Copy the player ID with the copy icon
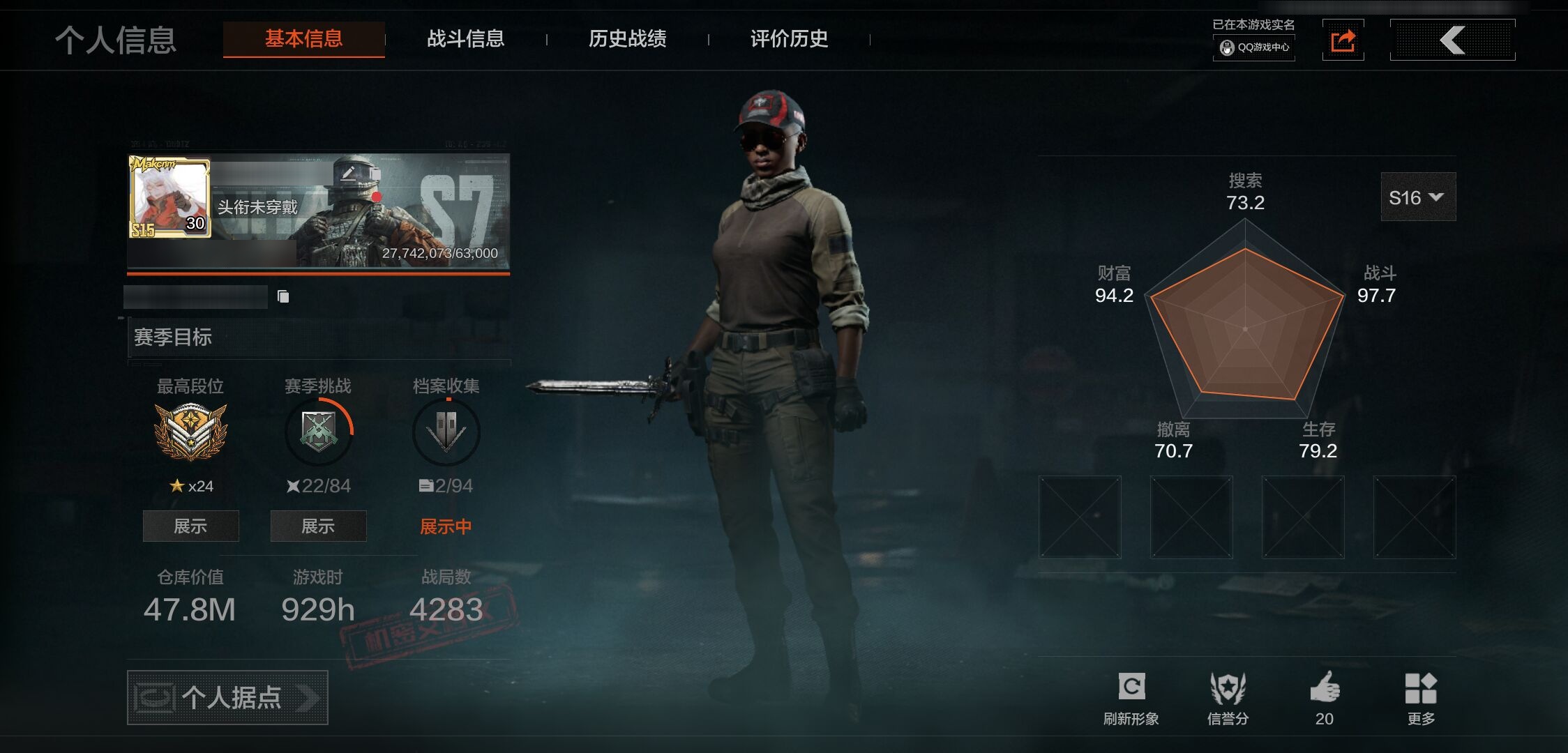This screenshot has width=1568, height=753. point(283,297)
